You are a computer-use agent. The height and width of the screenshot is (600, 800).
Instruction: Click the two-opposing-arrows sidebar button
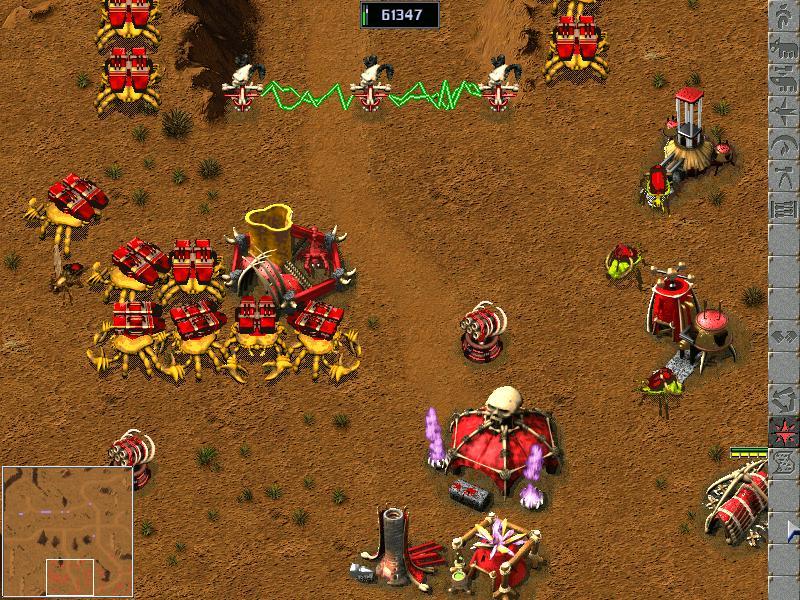point(784,335)
